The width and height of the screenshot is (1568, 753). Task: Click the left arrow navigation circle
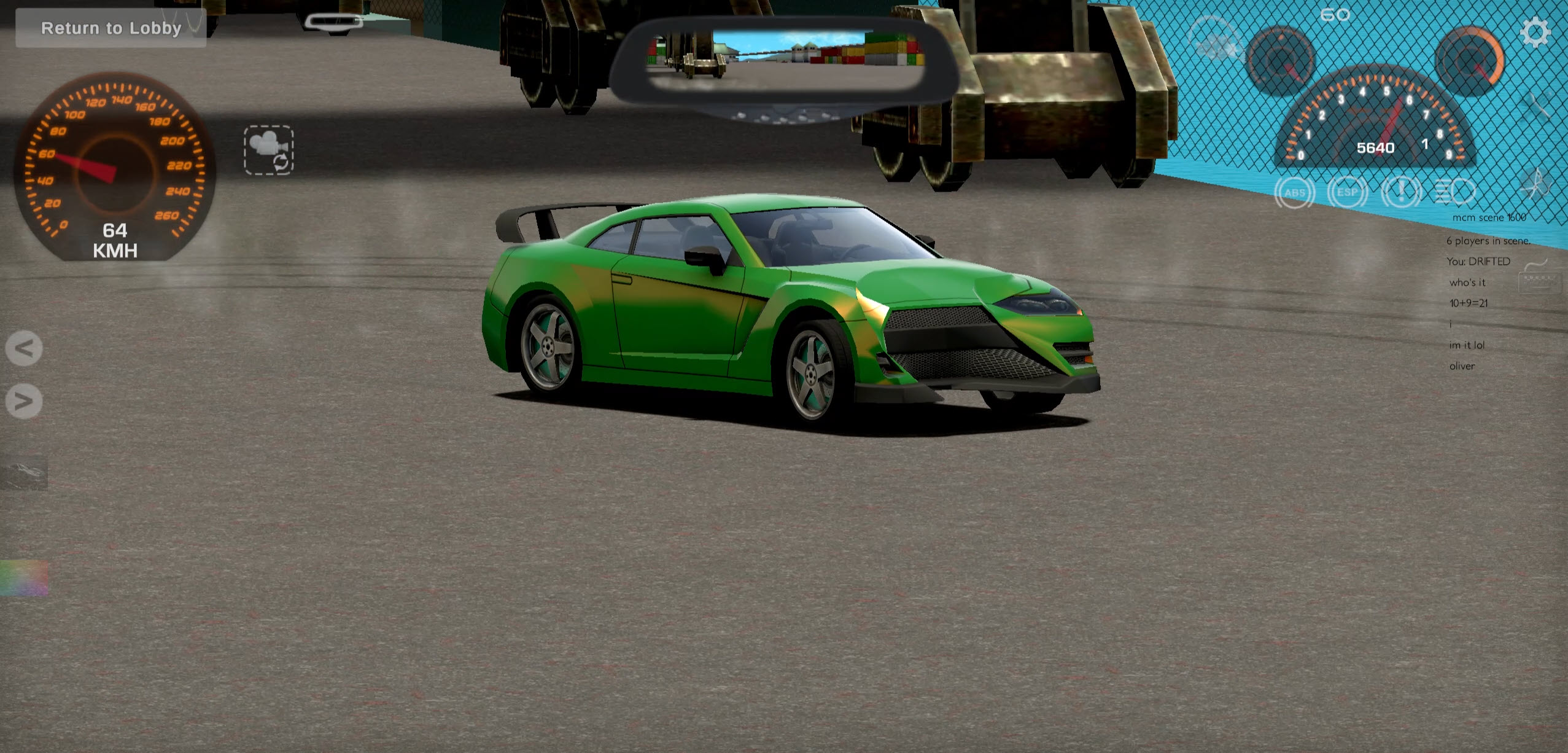[23, 348]
